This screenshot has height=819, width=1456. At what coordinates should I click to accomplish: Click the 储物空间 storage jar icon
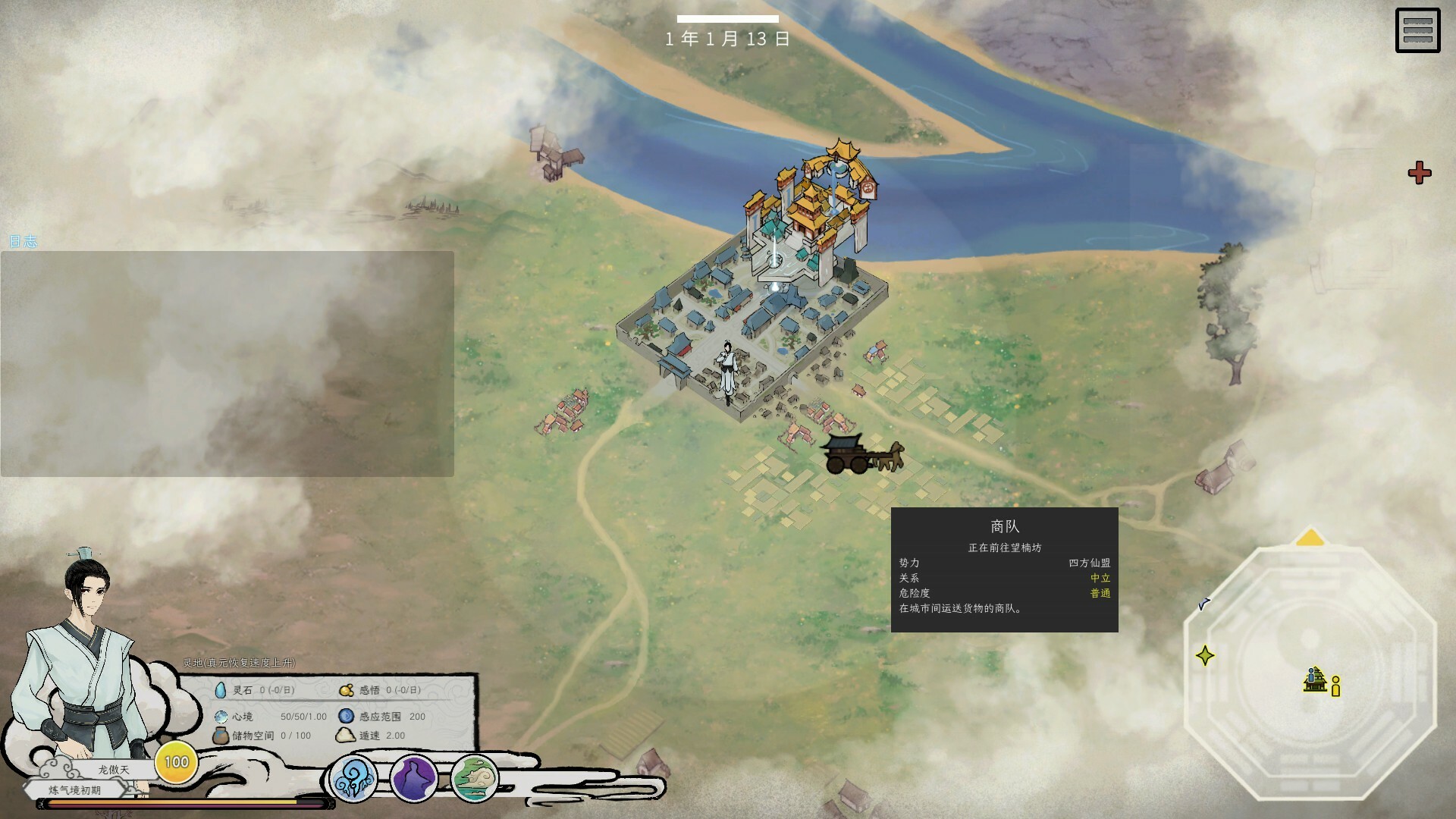point(220,735)
